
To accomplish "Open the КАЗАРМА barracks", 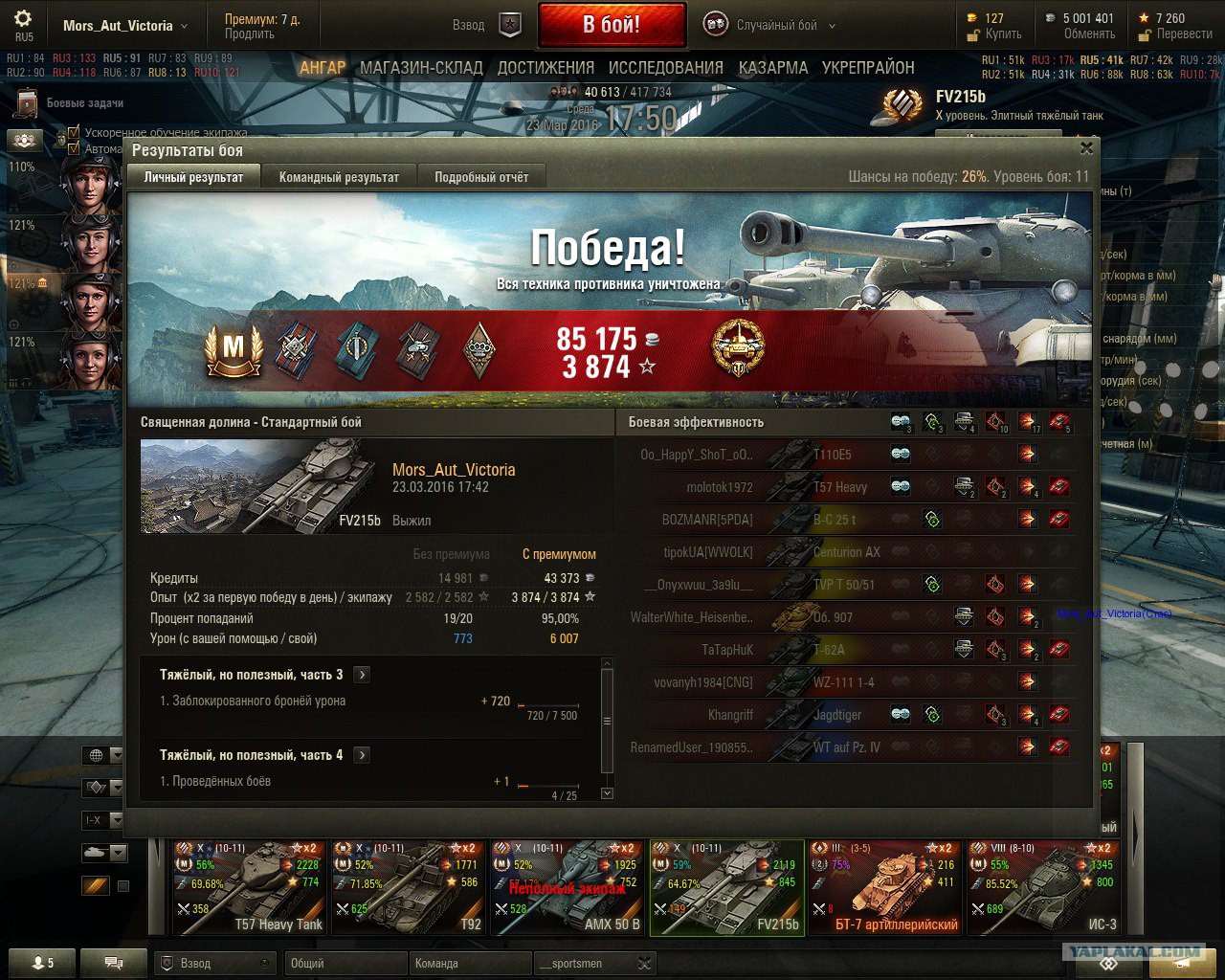I will 773,68.
